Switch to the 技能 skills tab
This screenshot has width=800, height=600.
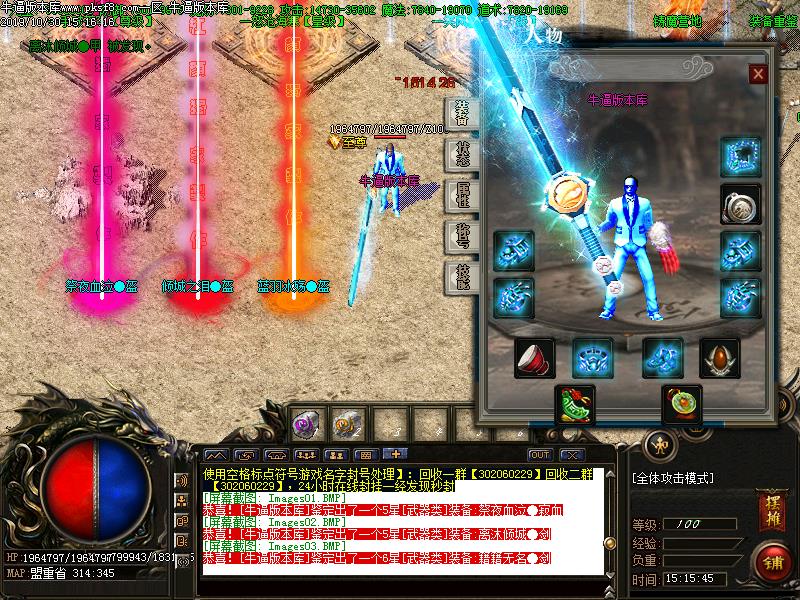(461, 276)
